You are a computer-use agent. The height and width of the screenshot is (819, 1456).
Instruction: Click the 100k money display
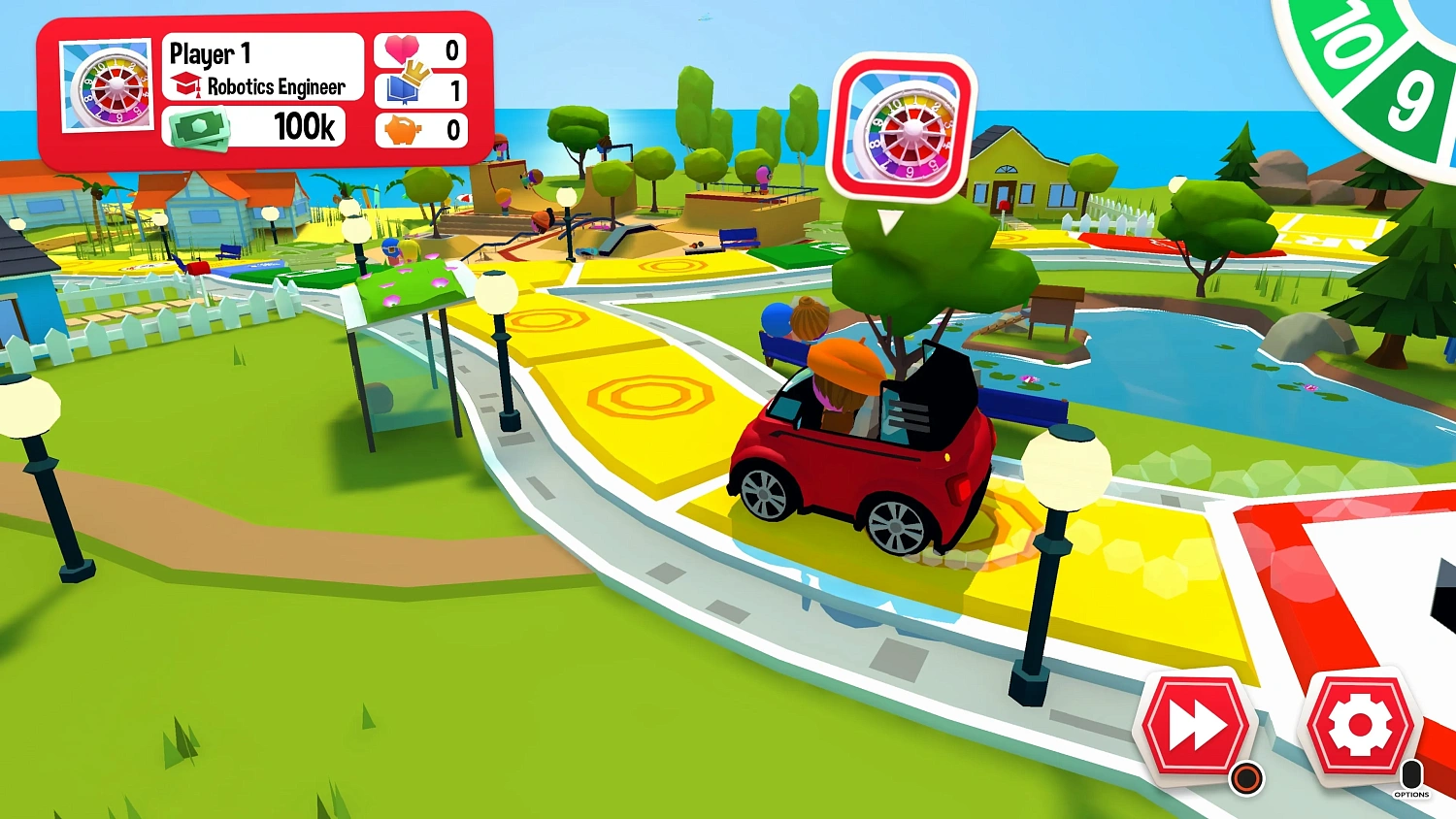[x=306, y=126]
